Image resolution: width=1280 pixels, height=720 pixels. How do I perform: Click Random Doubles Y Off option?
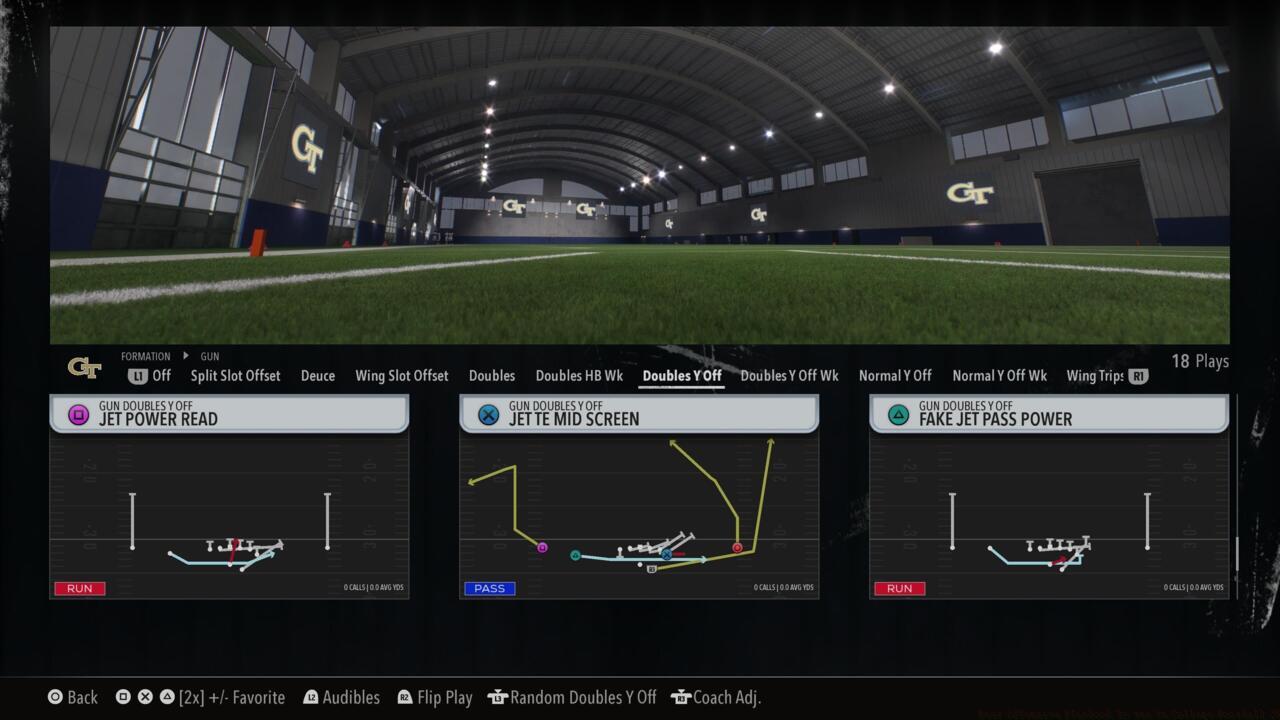click(572, 697)
